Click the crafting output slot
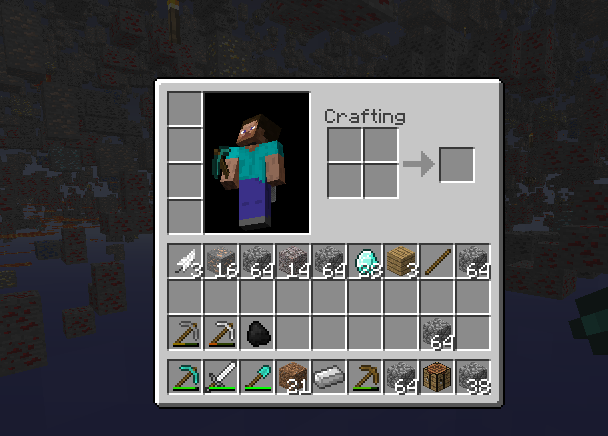Viewport: 608px width, 436px height. (456, 165)
